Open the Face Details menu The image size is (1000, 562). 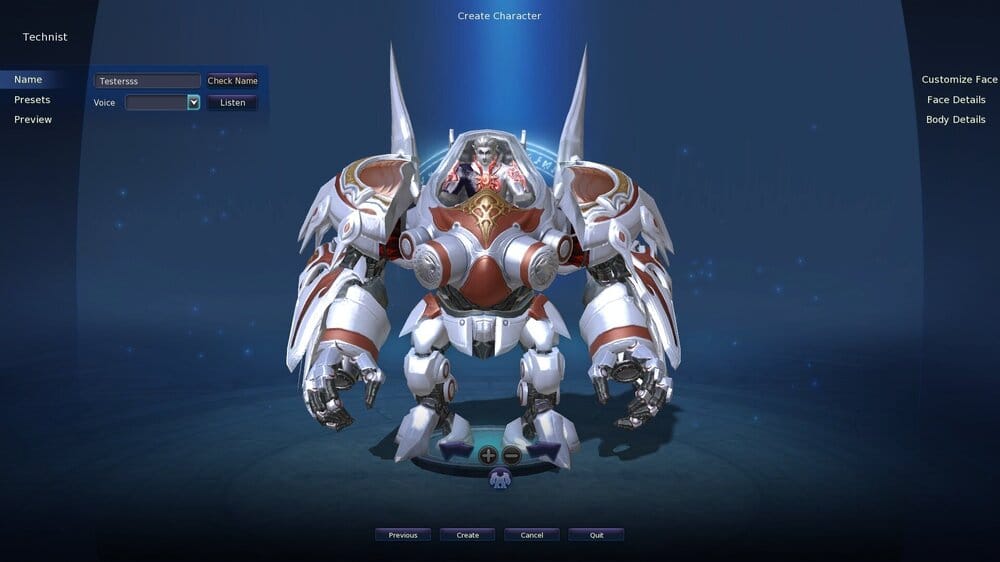coord(956,100)
